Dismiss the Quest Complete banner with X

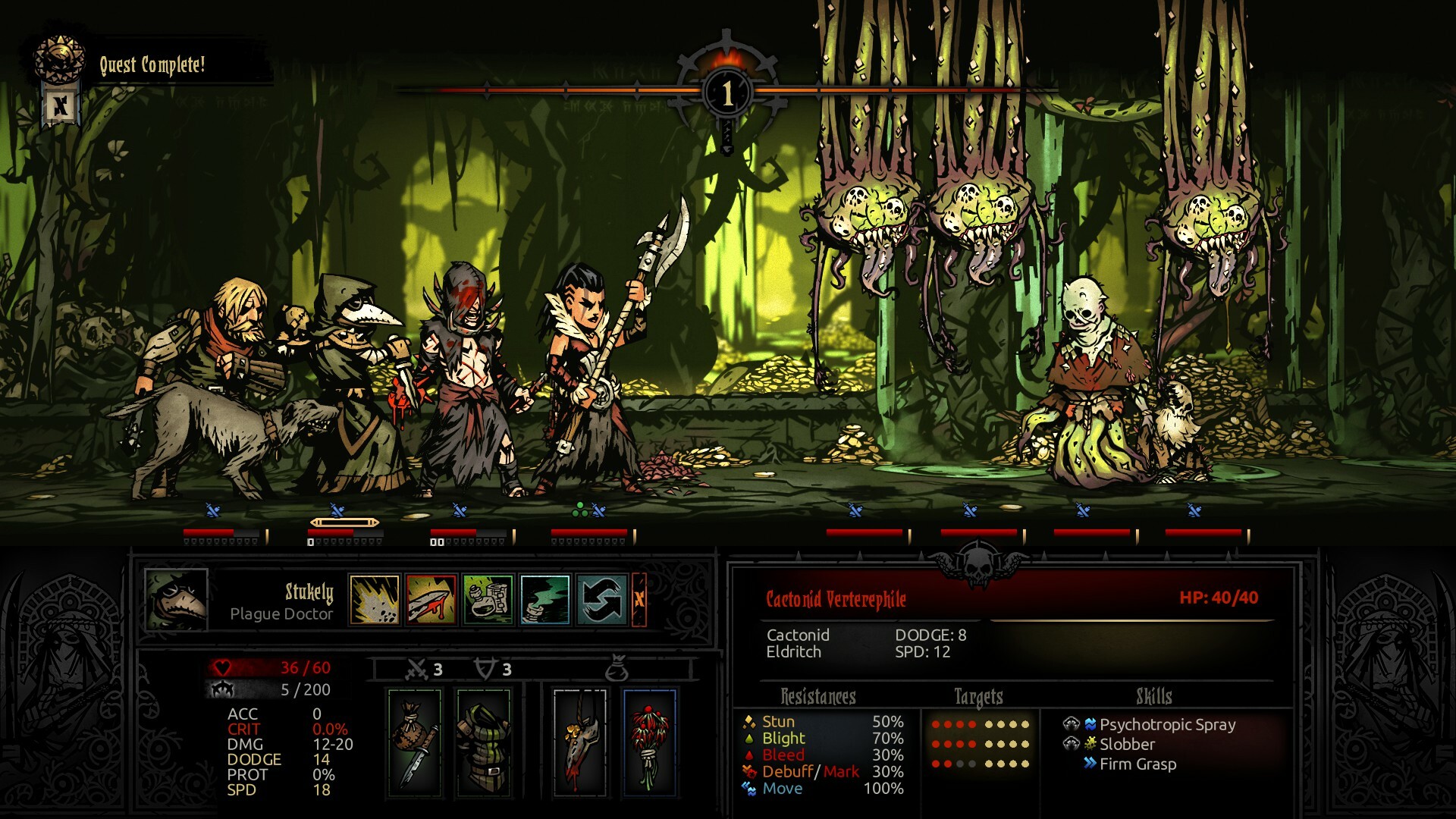coord(60,106)
